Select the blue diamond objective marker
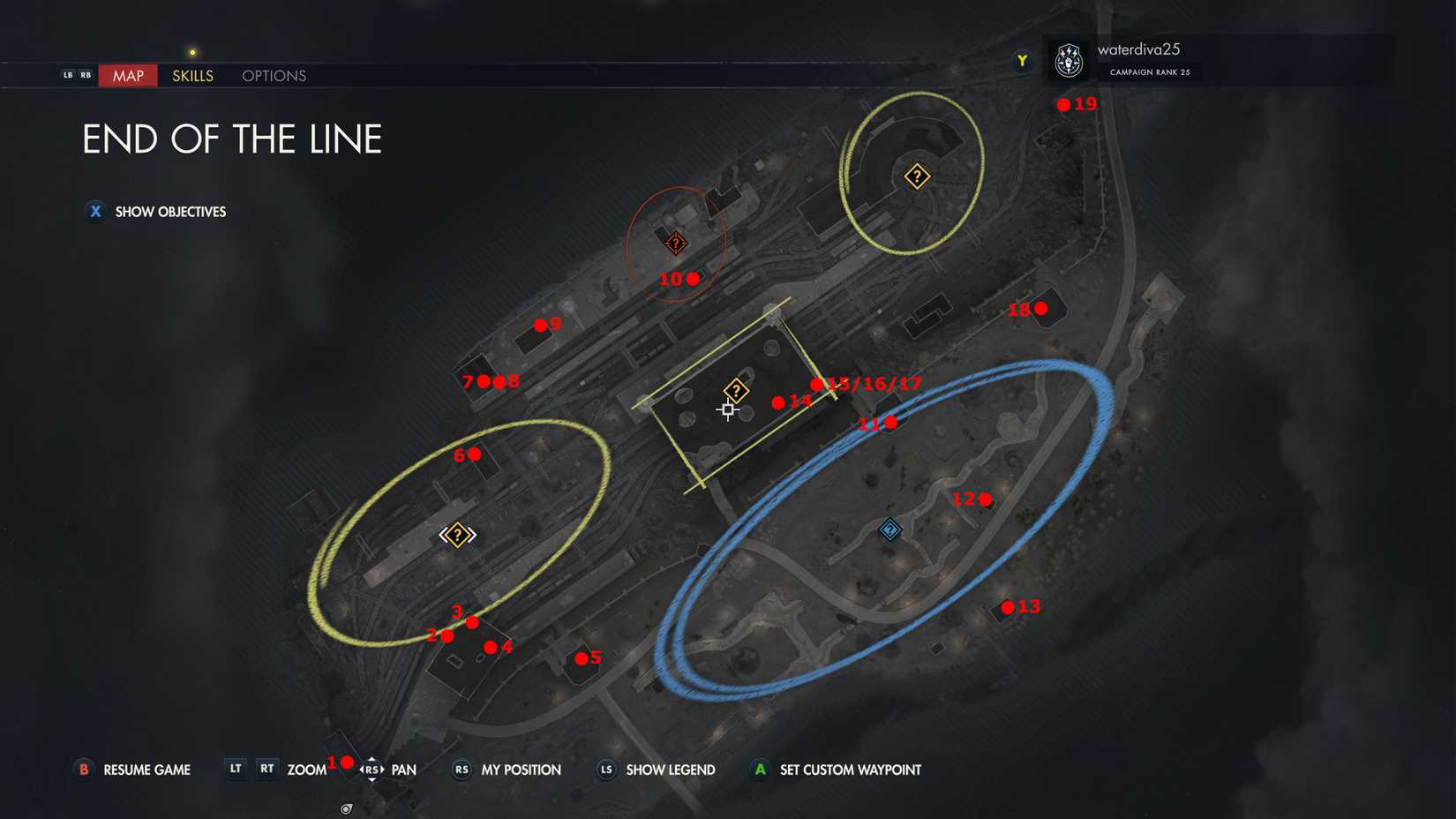1456x819 pixels. click(889, 530)
